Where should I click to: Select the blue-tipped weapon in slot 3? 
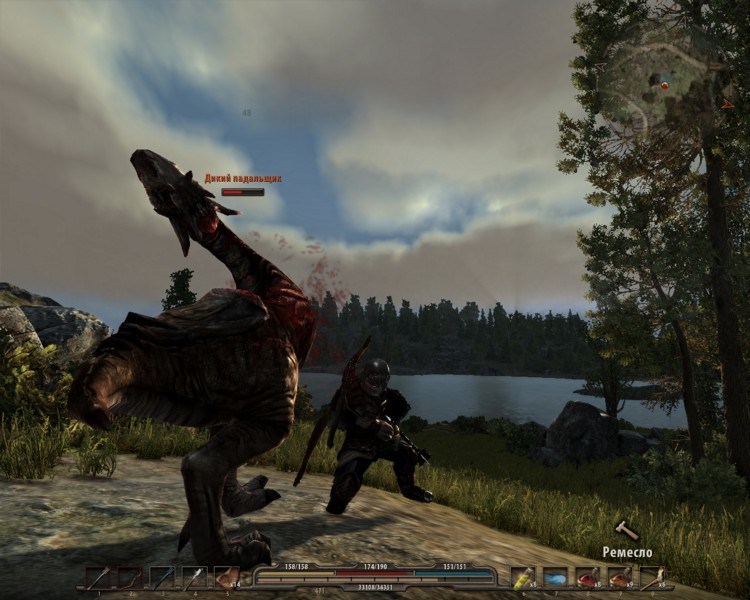[x=162, y=577]
